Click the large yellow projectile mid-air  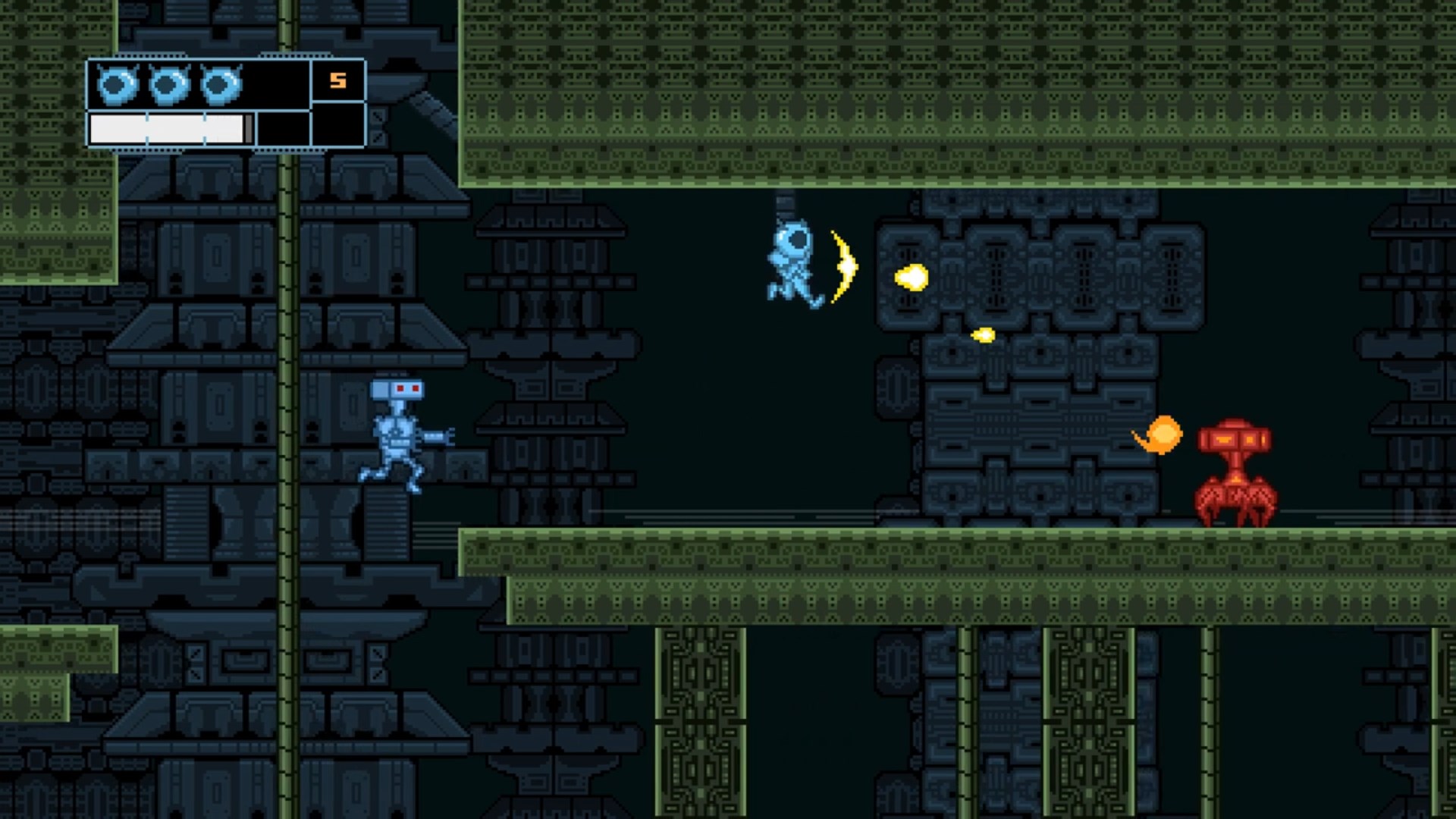(x=912, y=277)
